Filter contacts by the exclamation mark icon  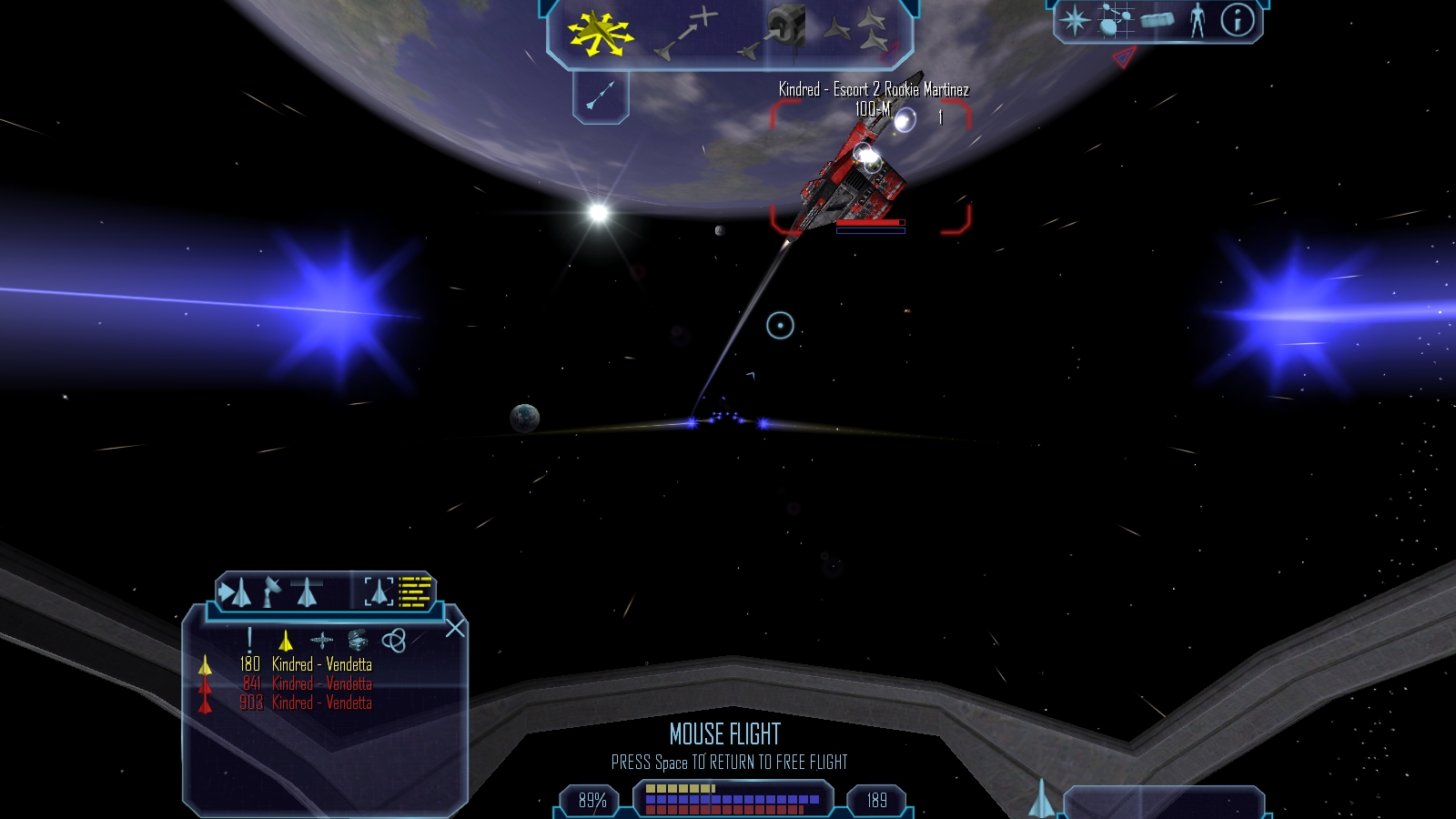coord(249,641)
